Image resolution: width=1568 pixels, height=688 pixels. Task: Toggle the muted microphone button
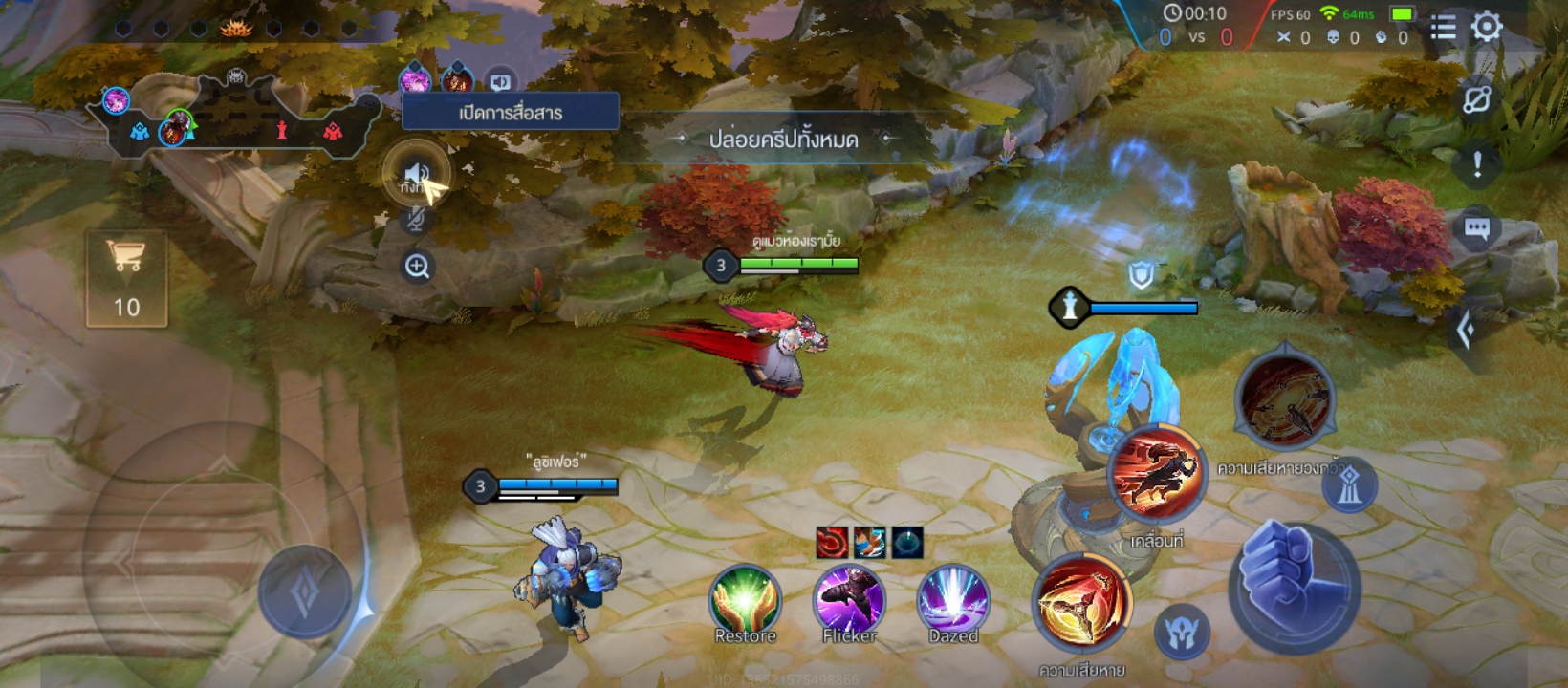tap(416, 221)
